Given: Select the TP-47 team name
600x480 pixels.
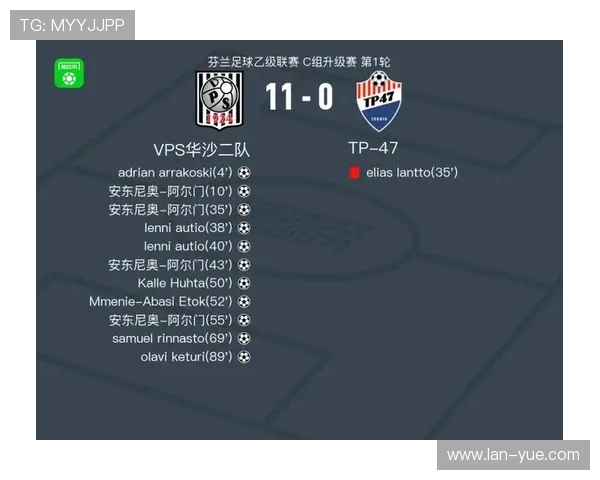Looking at the screenshot, I should (x=373, y=148).
